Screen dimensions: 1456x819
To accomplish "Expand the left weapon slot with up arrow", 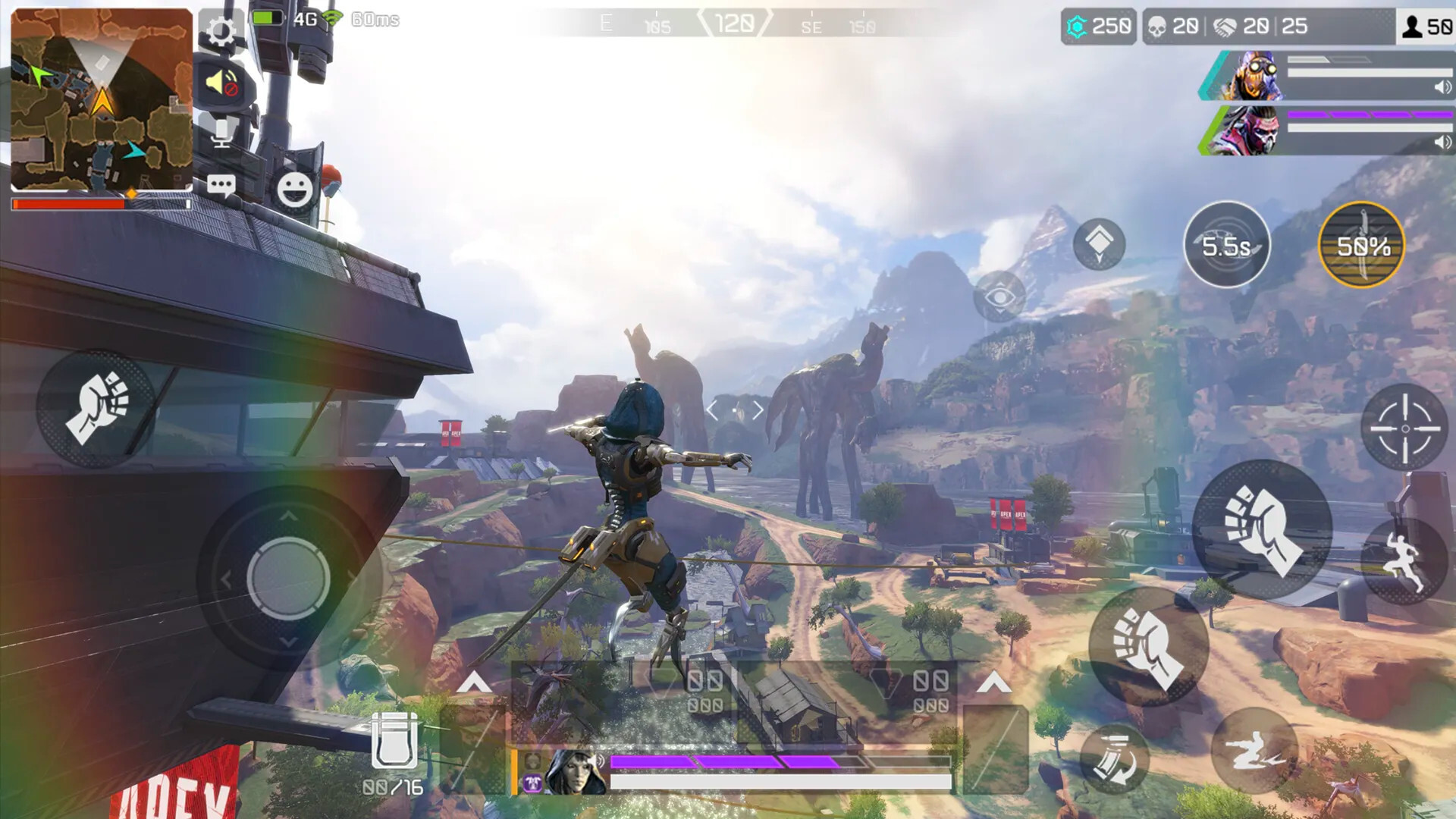I will pyautogui.click(x=474, y=681).
